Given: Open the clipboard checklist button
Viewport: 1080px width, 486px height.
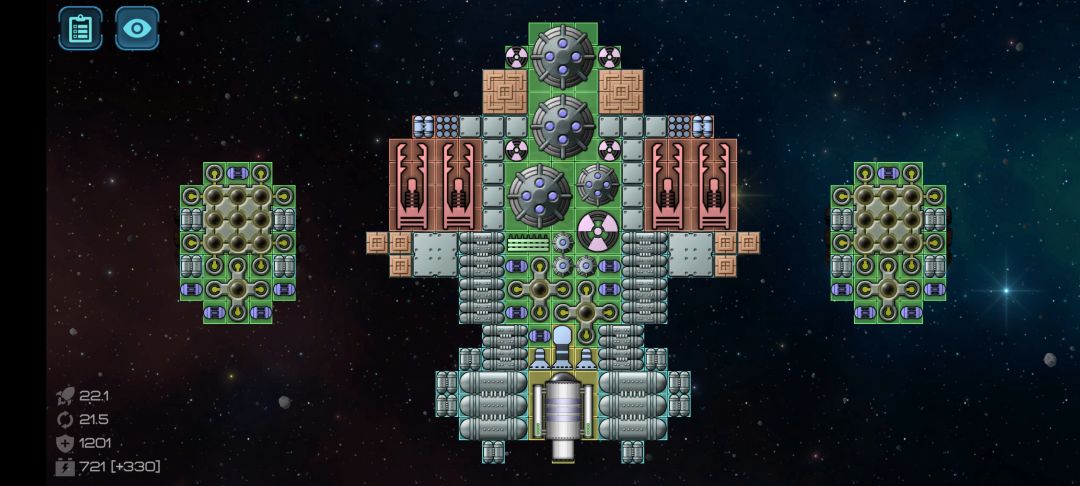Looking at the screenshot, I should pyautogui.click(x=80, y=28).
